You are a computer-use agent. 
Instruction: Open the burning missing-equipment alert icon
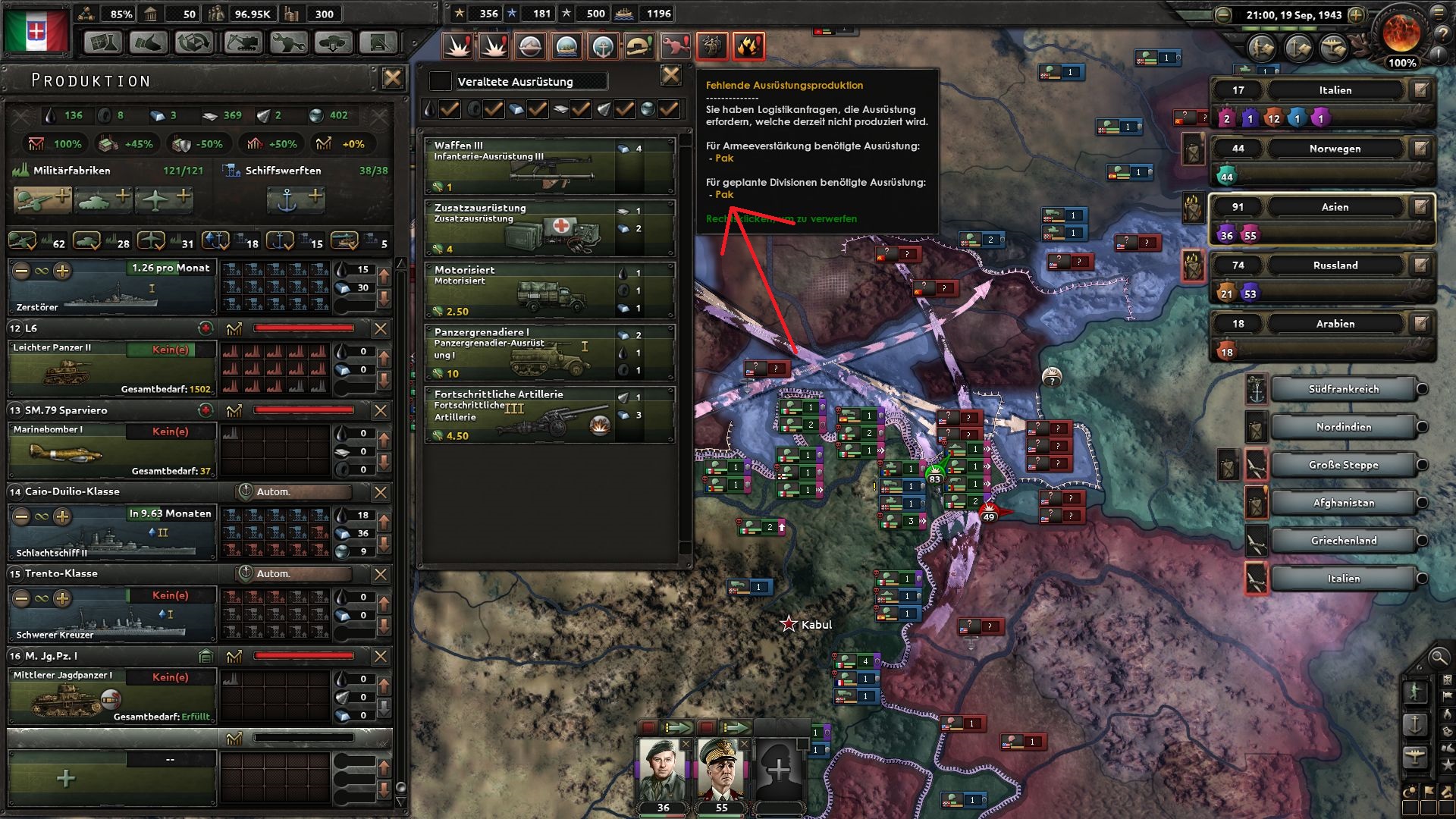coord(750,47)
